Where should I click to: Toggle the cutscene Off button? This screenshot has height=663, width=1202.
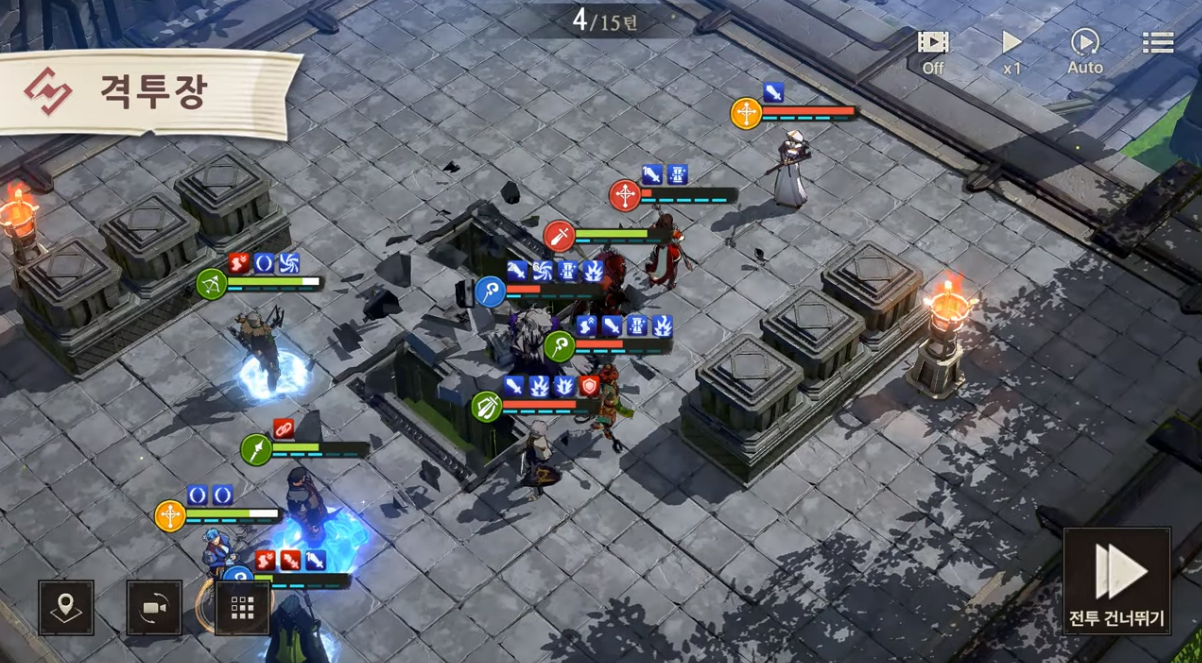pyautogui.click(x=933, y=51)
